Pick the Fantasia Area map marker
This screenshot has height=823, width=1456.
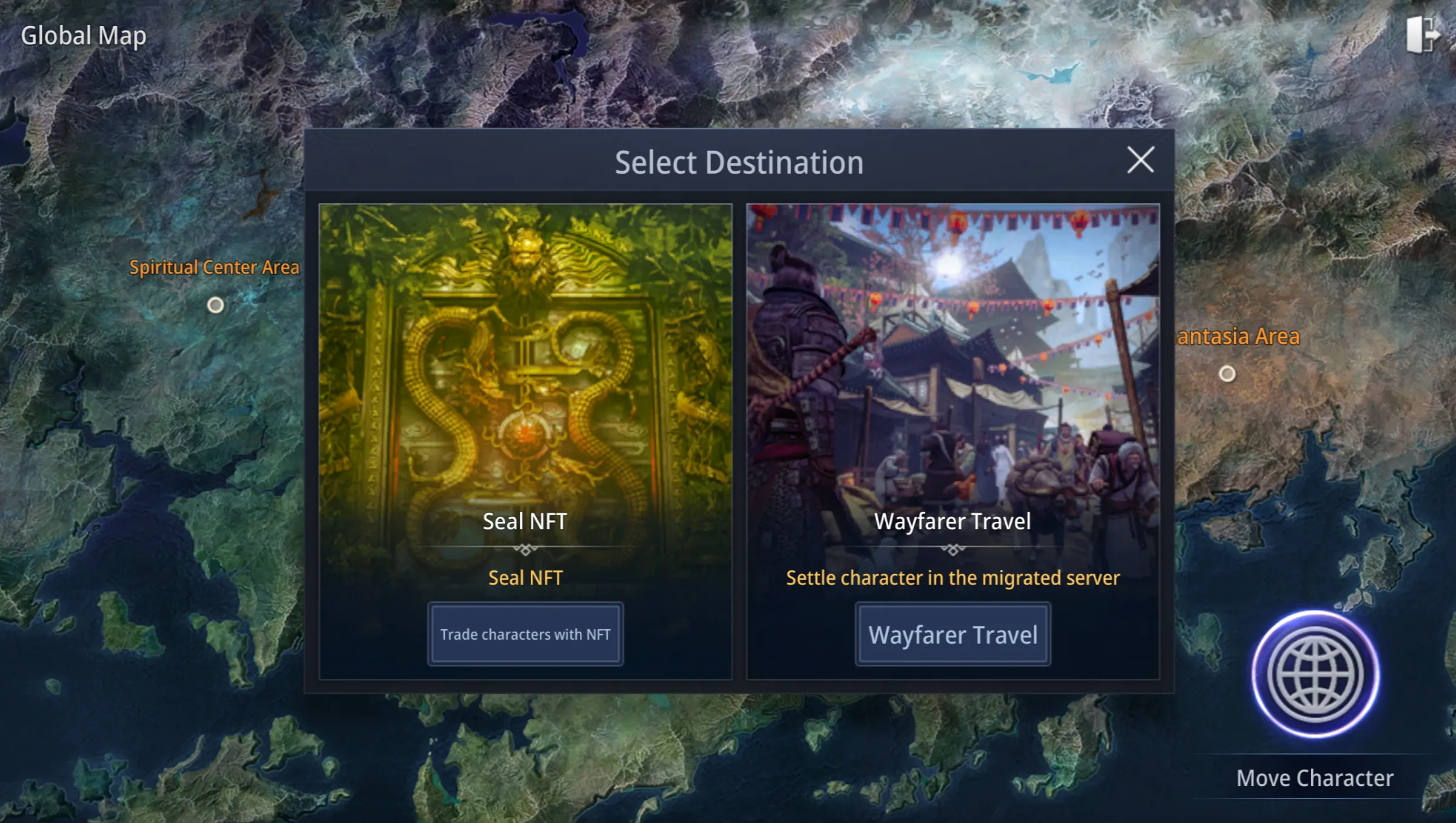1227,374
